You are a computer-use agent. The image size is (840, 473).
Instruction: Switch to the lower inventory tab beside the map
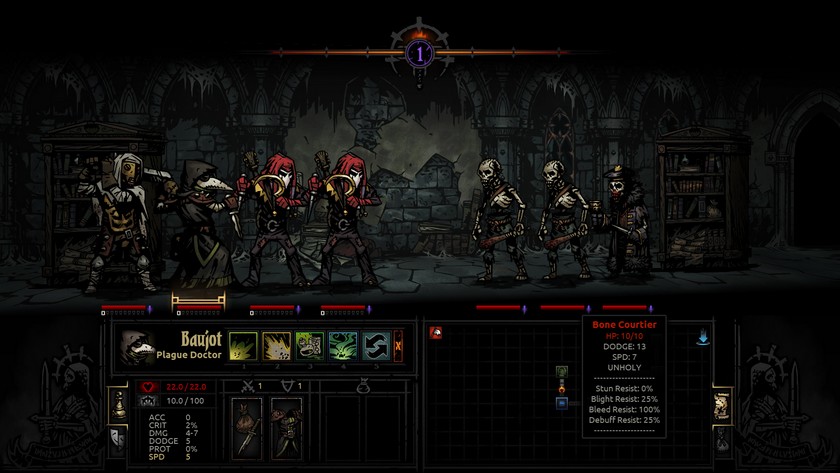pos(722,438)
